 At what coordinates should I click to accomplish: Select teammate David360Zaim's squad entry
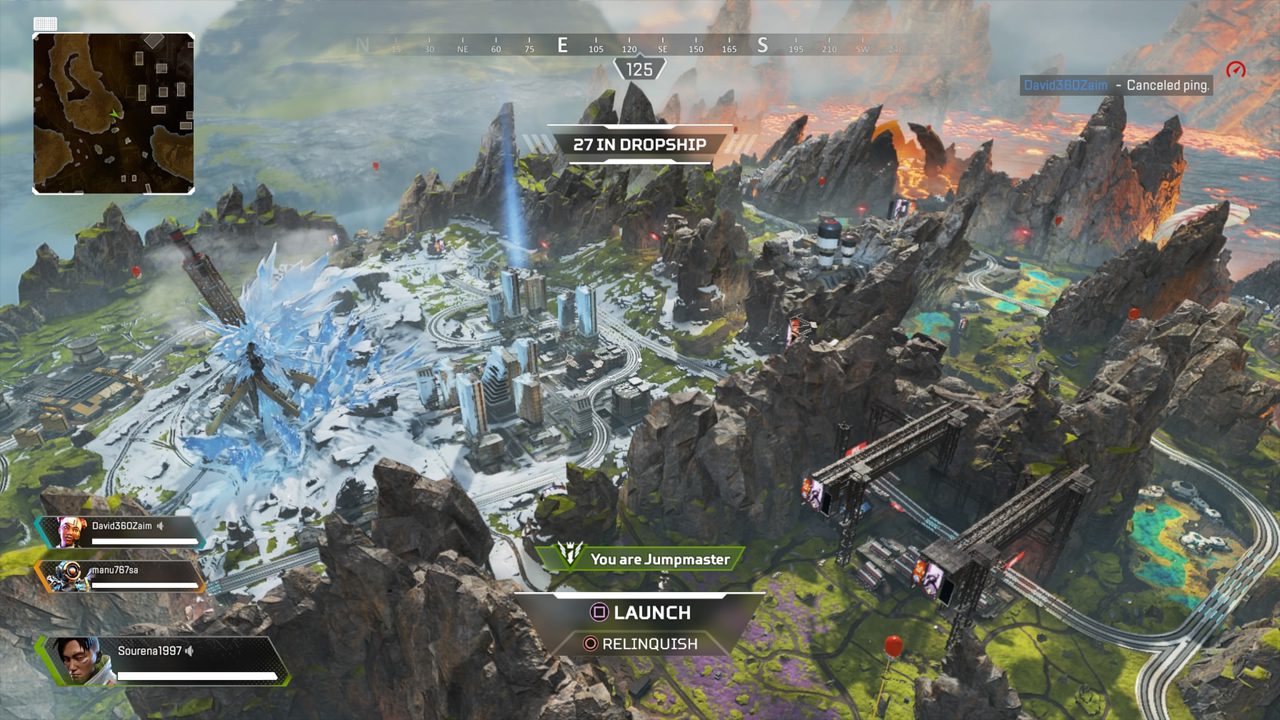(120, 530)
